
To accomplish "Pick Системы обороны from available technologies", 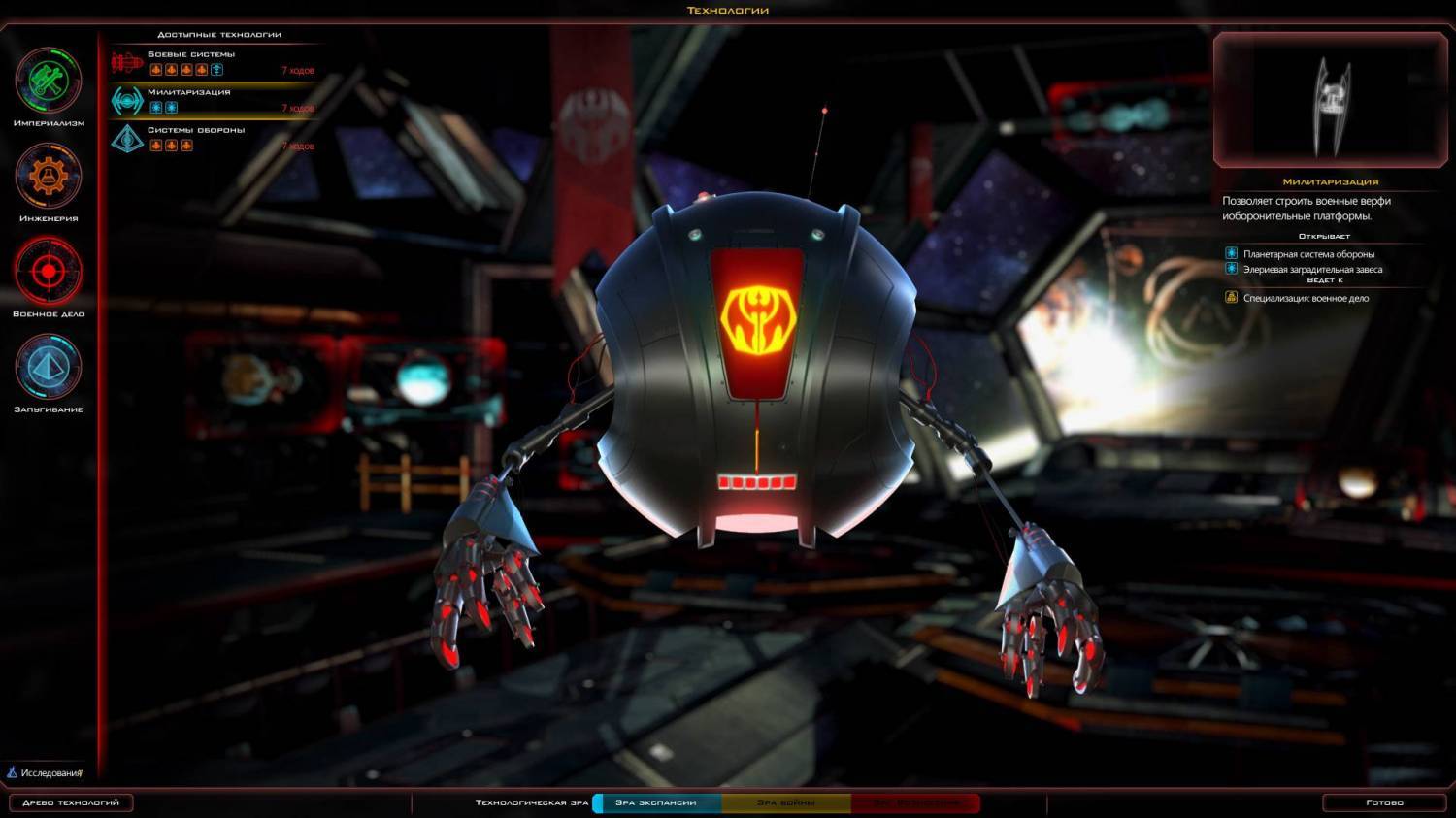I will 214,138.
